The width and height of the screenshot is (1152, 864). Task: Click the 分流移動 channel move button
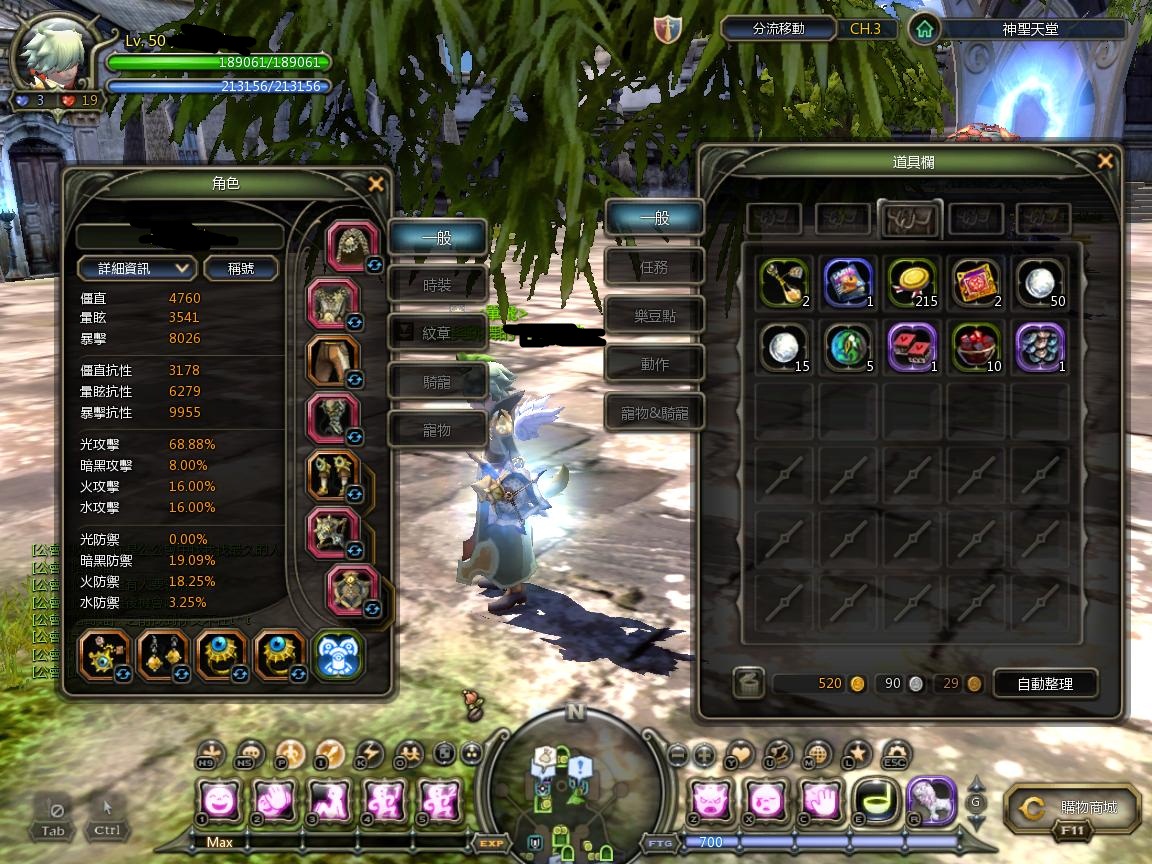[779, 29]
